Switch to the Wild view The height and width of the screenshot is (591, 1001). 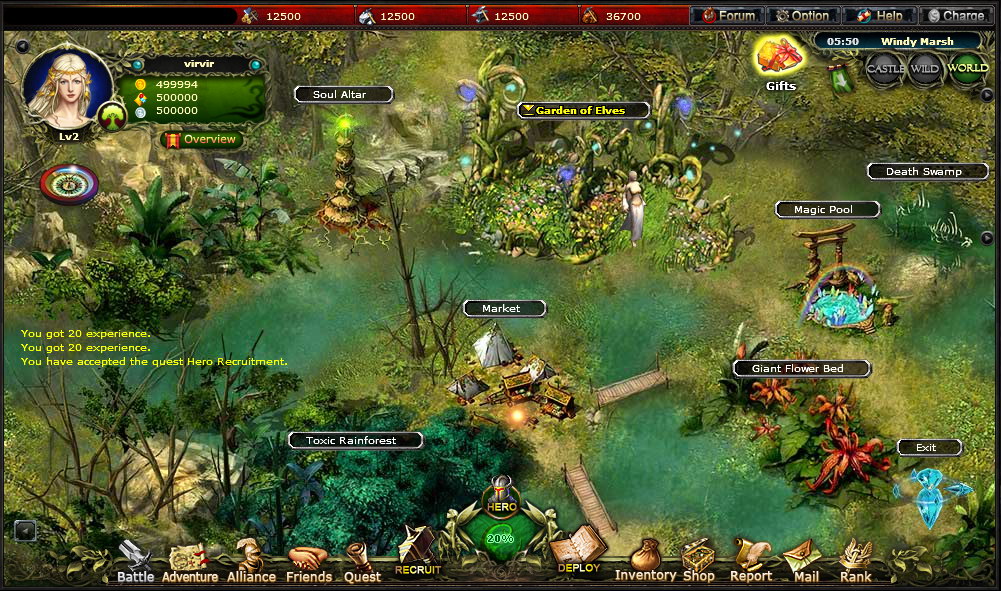pos(926,69)
